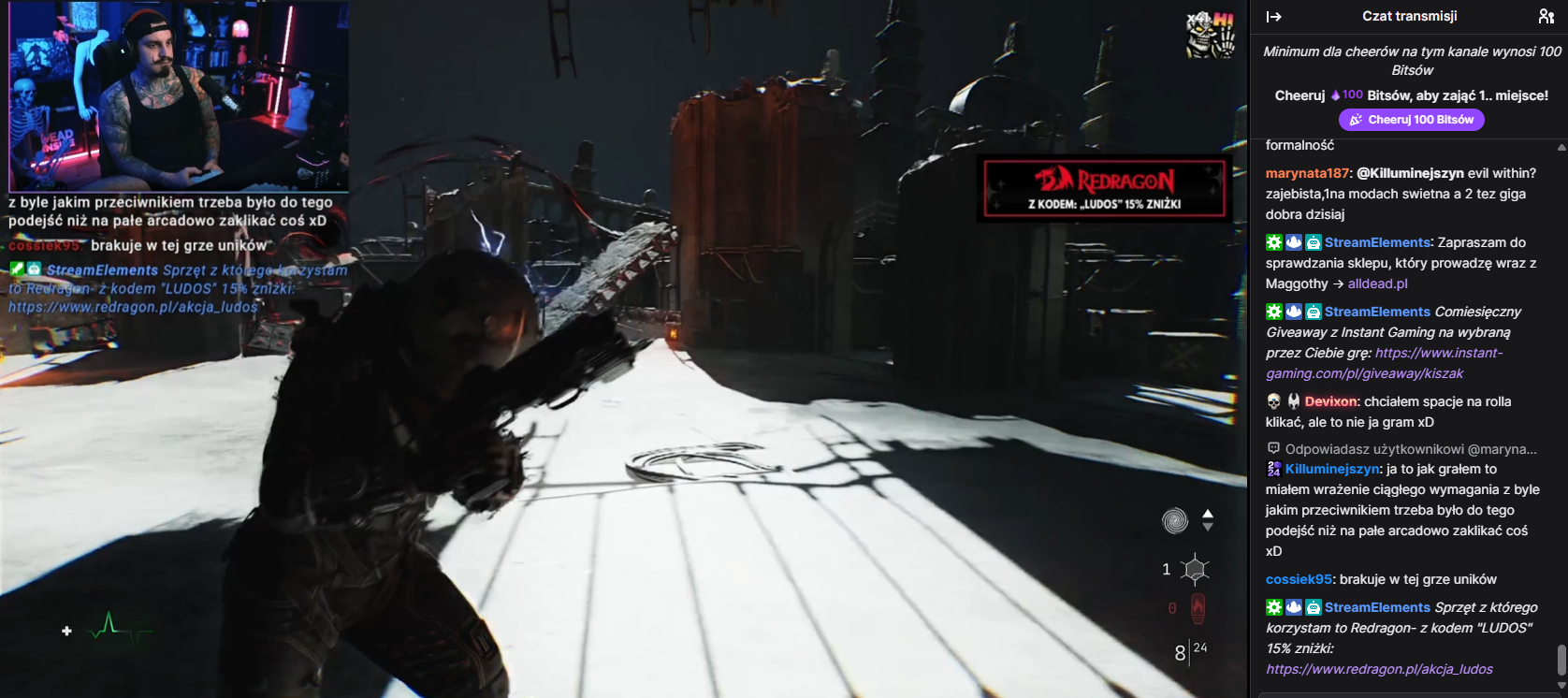
Task: Choose the hexagonal item icon
Action: click(x=1195, y=569)
